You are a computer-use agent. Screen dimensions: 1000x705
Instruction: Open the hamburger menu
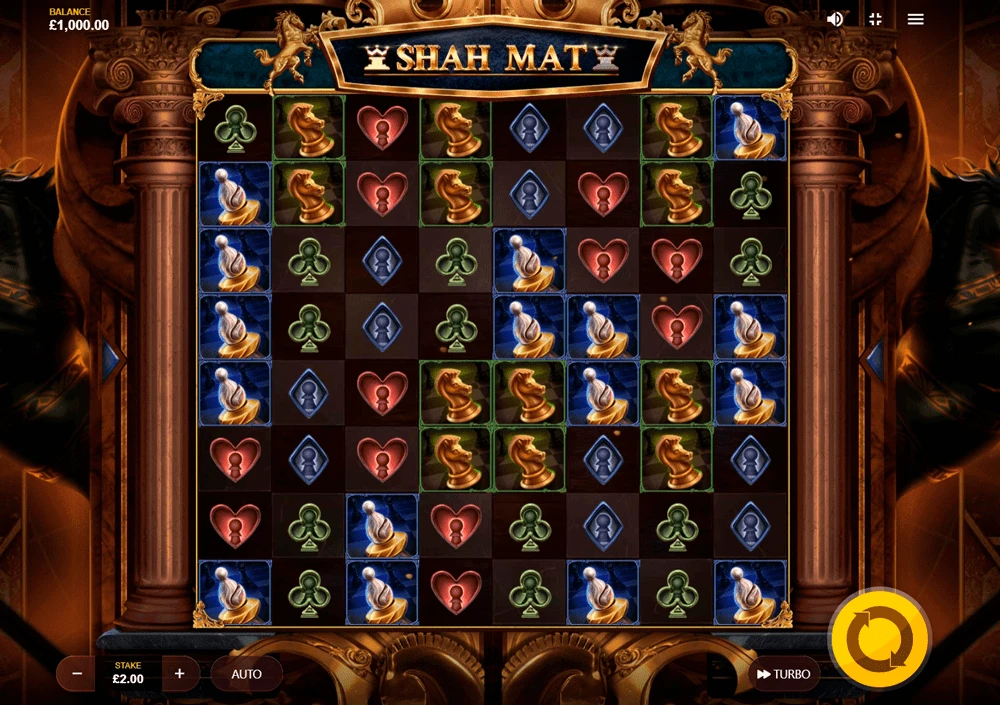click(x=915, y=19)
